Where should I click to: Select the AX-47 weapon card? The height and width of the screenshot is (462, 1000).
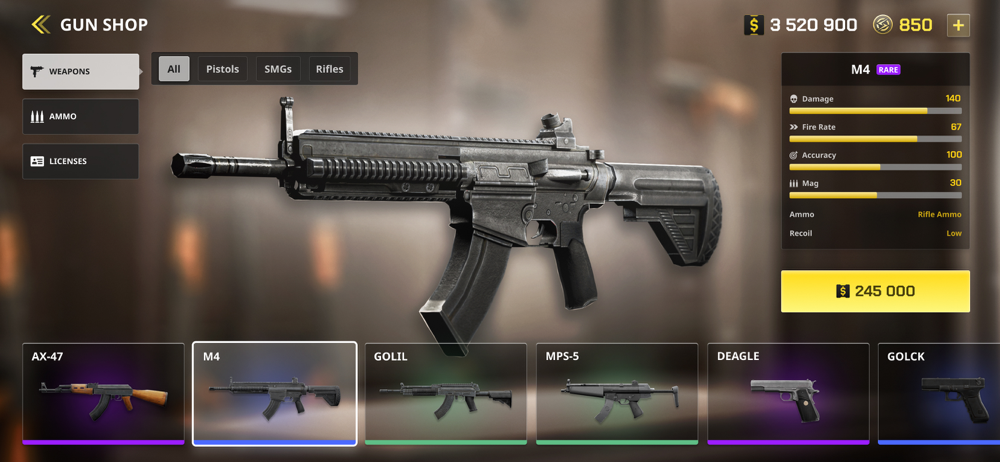103,393
